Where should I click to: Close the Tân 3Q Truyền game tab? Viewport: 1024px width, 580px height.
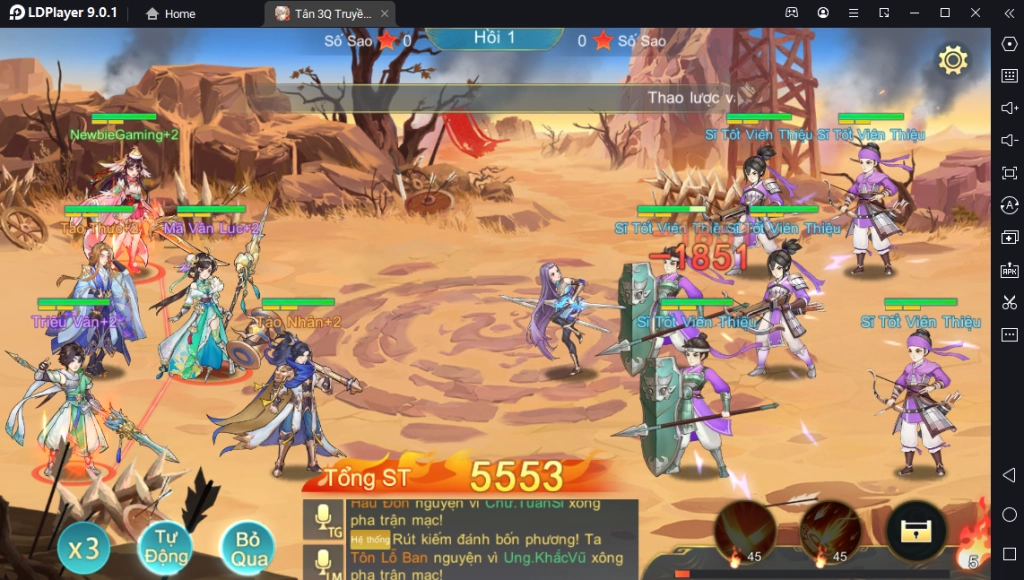coord(385,14)
